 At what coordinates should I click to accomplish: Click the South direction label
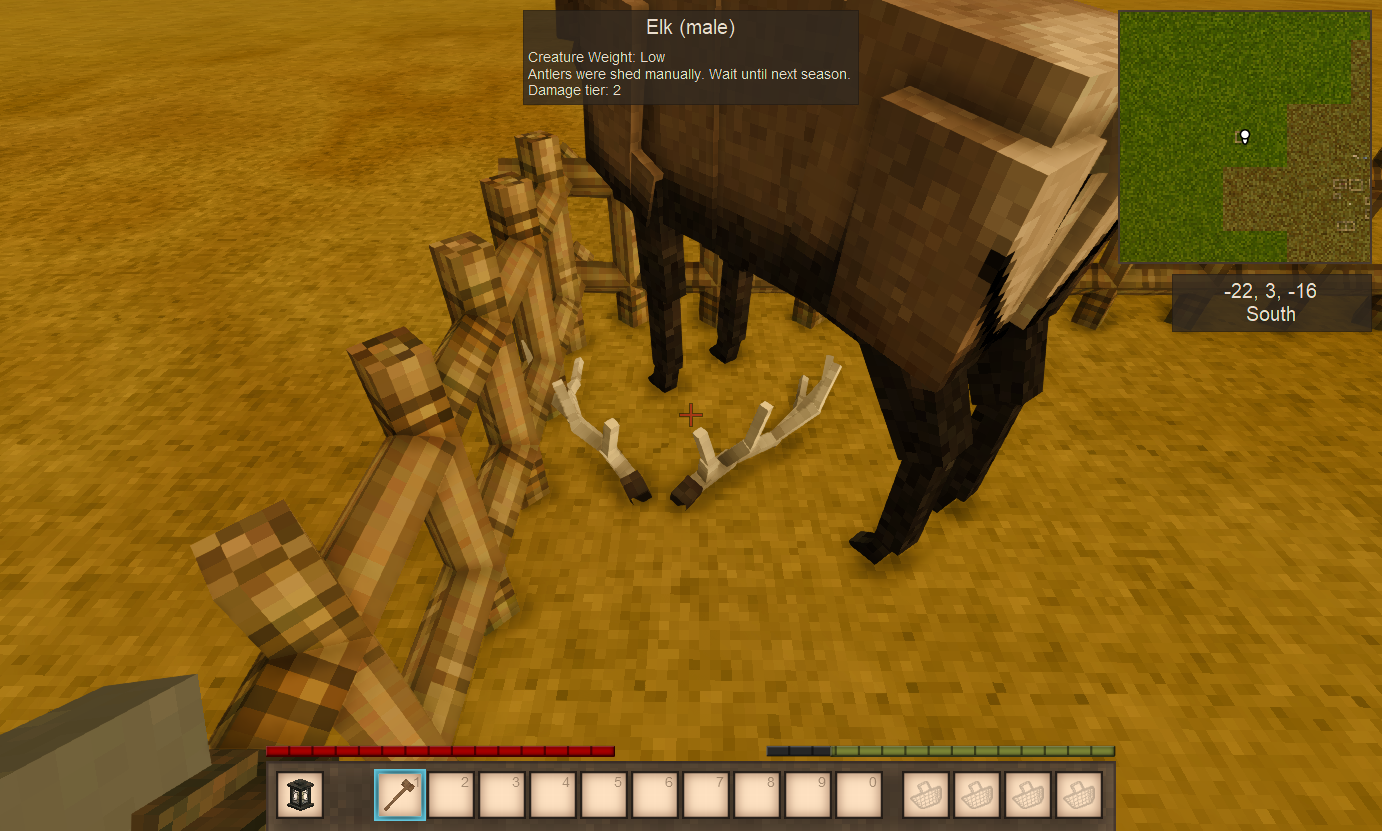pos(1270,313)
